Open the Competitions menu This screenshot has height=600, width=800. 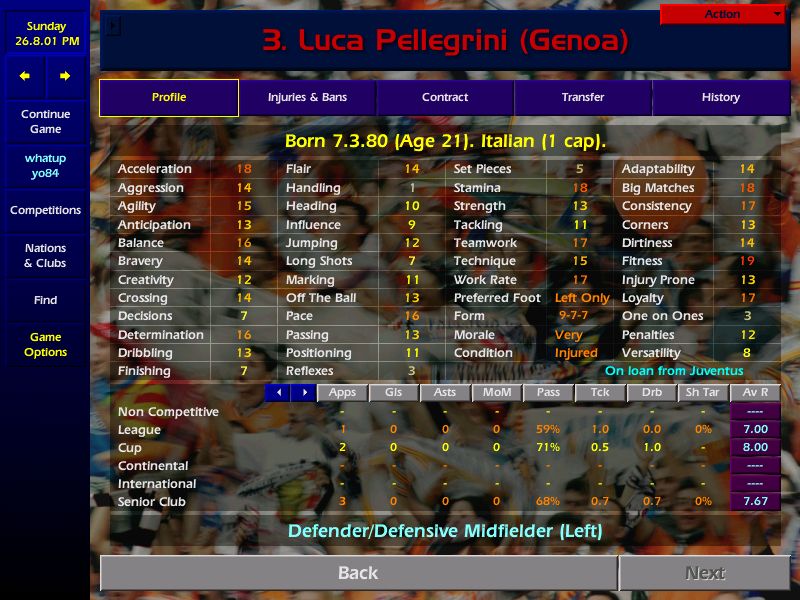pos(45,211)
